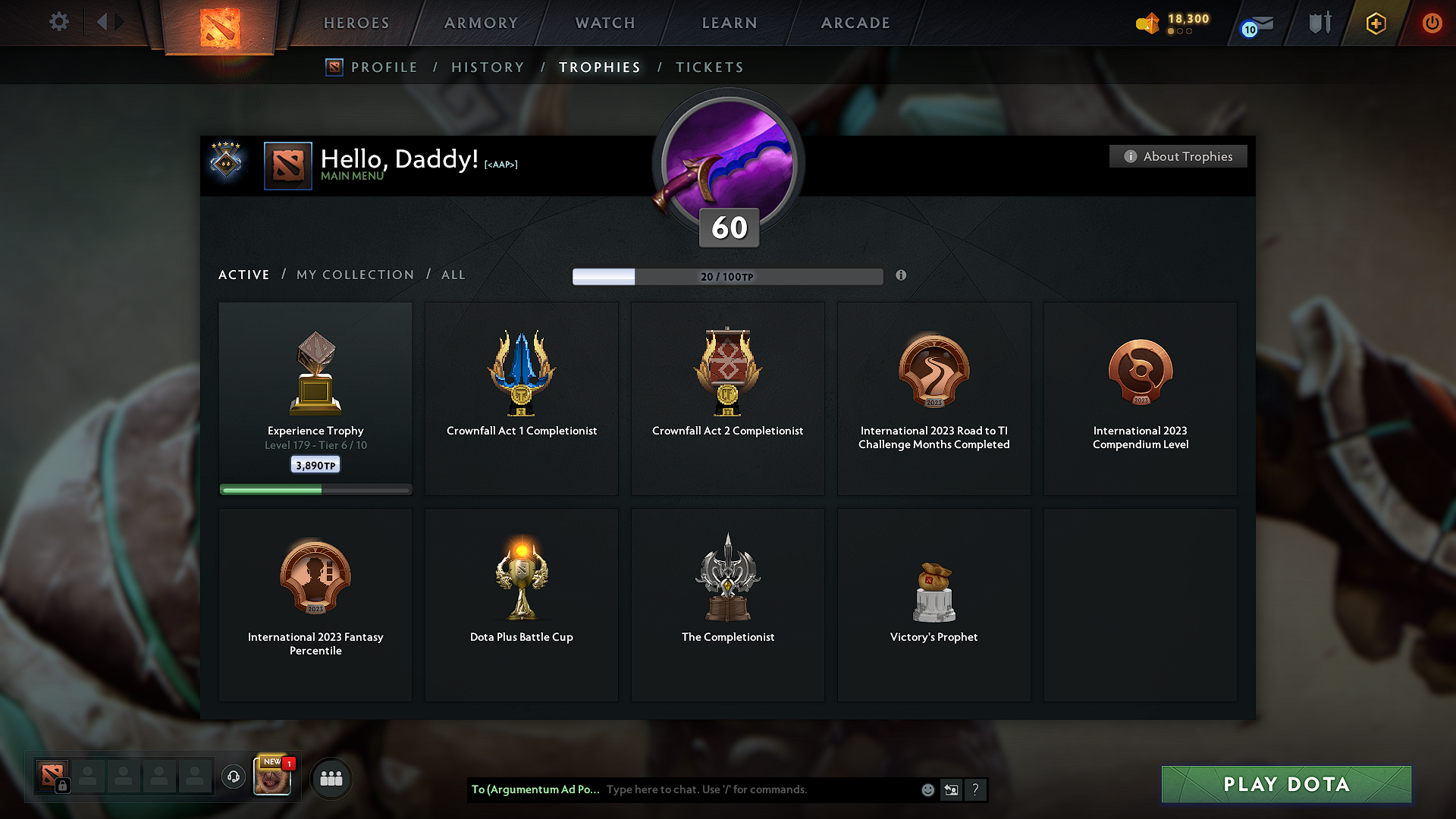Open the settings gear icon

point(58,22)
